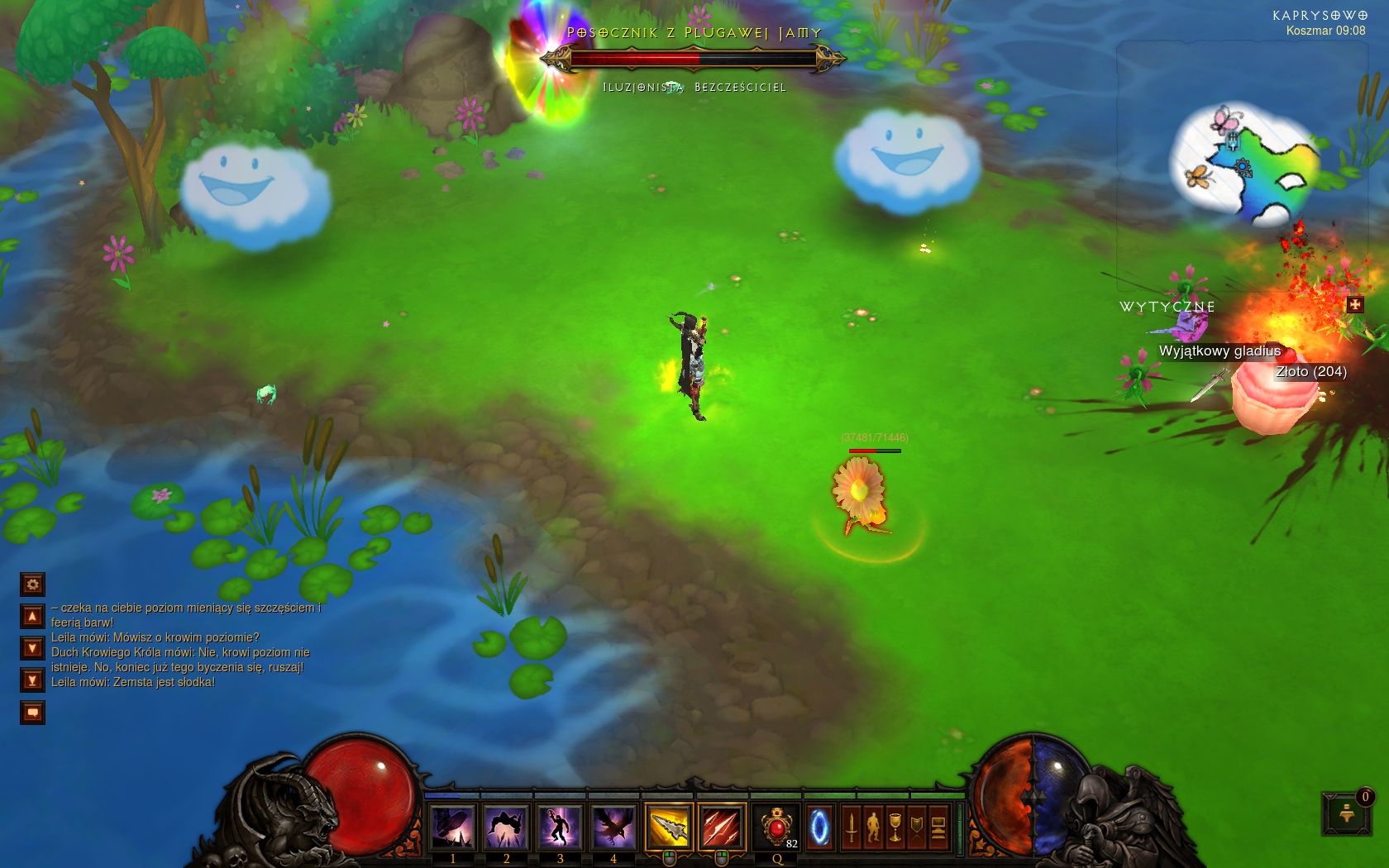1389x868 pixels.
Task: Open the game menu computer button
Action: coord(938,827)
